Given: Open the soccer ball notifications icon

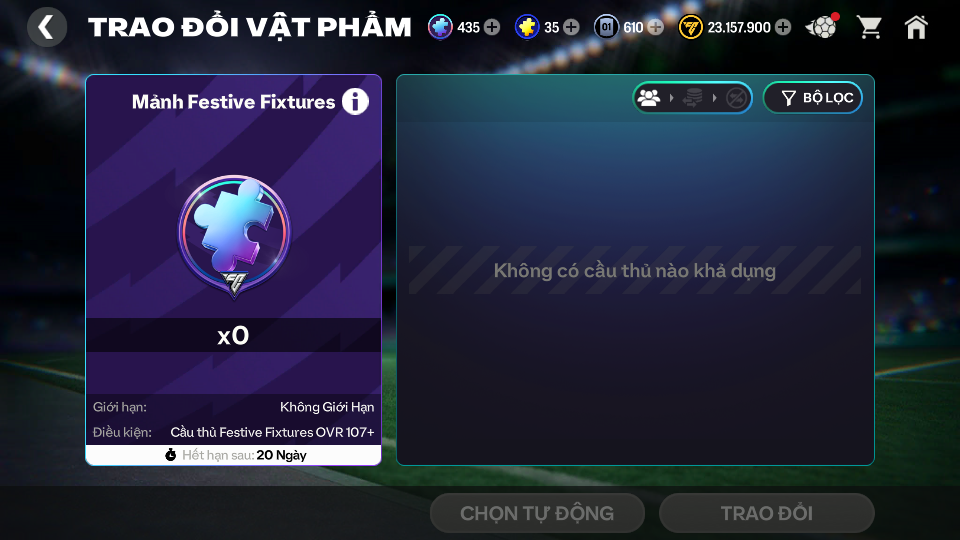Looking at the screenshot, I should [822, 27].
